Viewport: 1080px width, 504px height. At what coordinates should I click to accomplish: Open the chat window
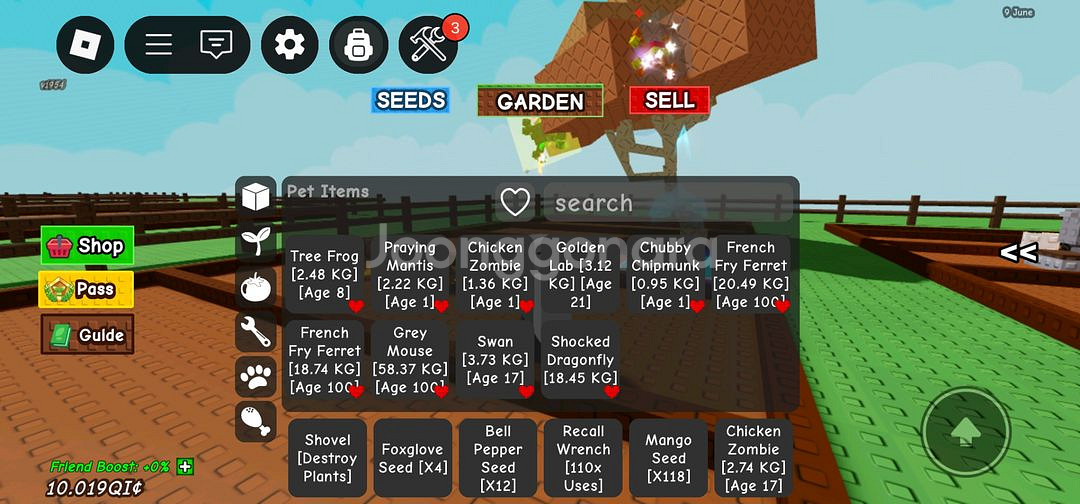click(x=216, y=45)
